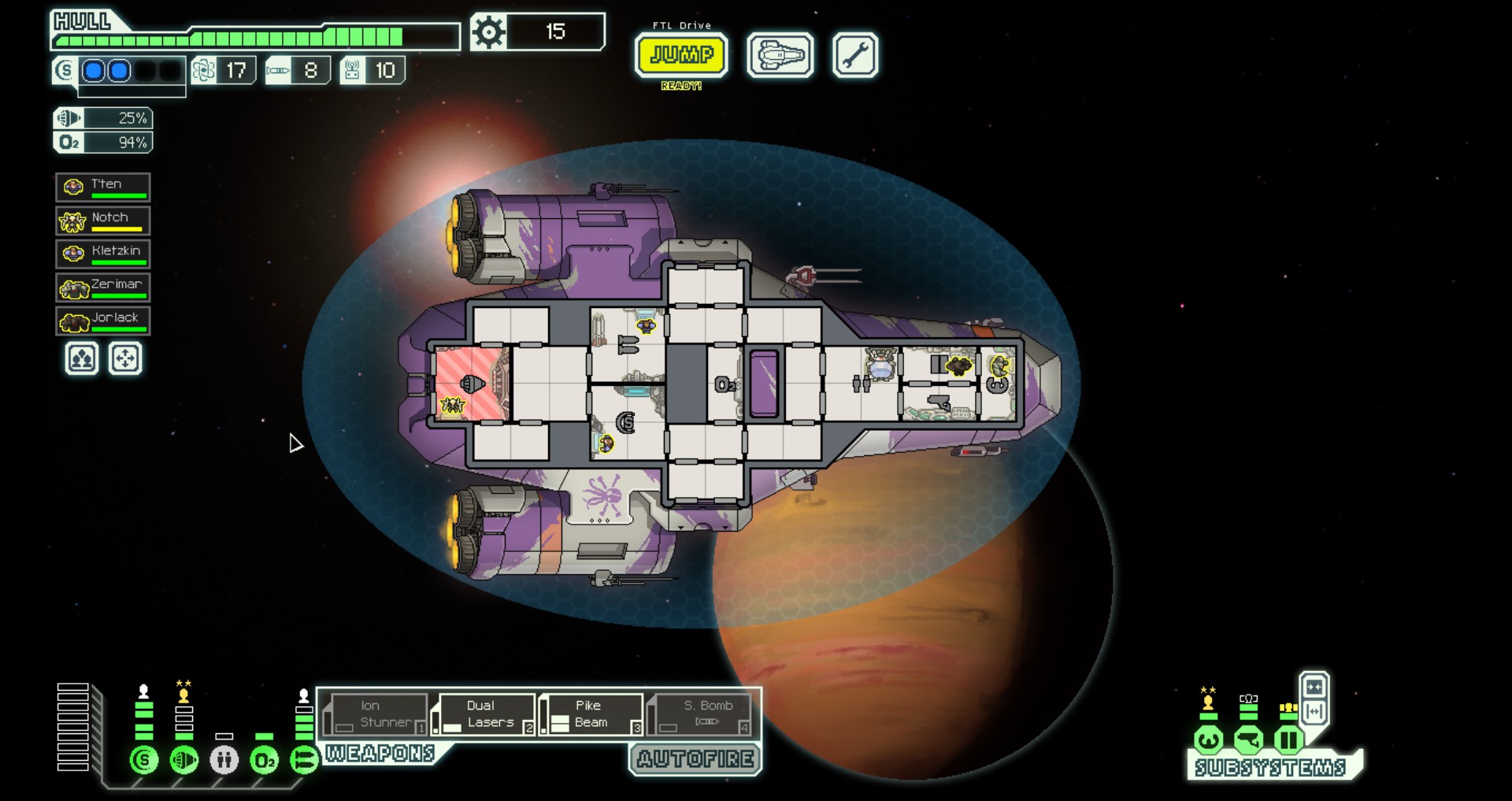Open the wrench options menu

[854, 55]
